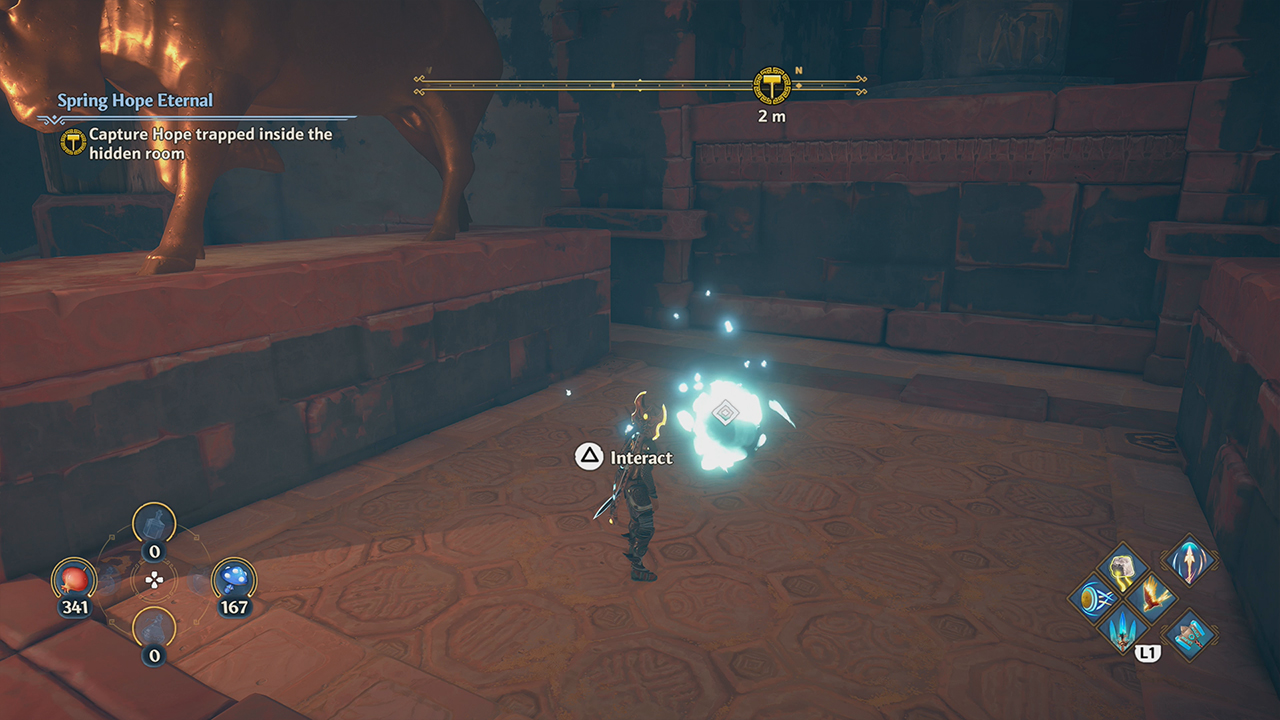The image size is (1280, 720).
Task: Select the empty potion slot below the D-pad
Action: pyautogui.click(x=154, y=629)
